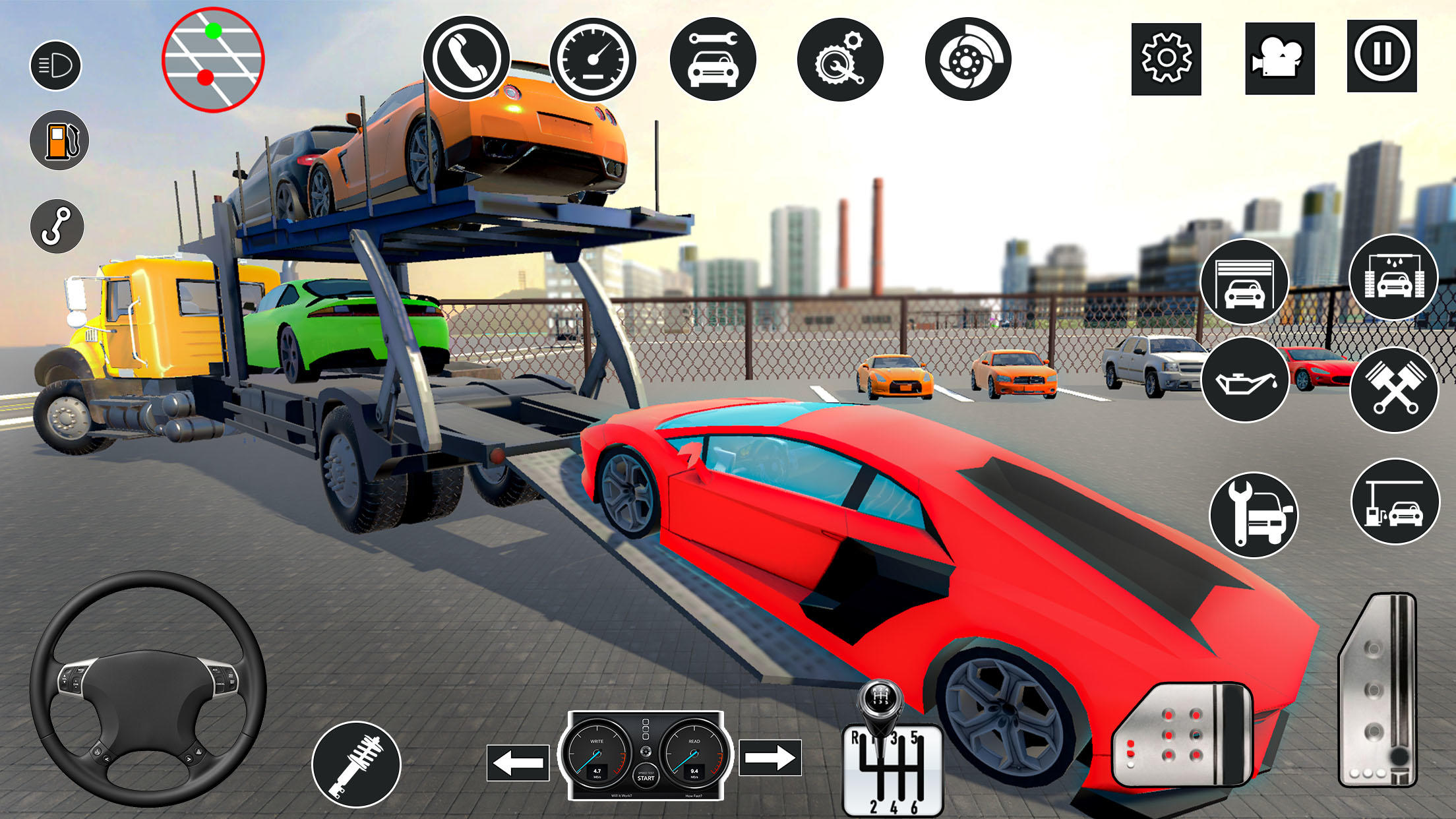
Task: Activate the tow hook button
Action: pyautogui.click(x=57, y=226)
